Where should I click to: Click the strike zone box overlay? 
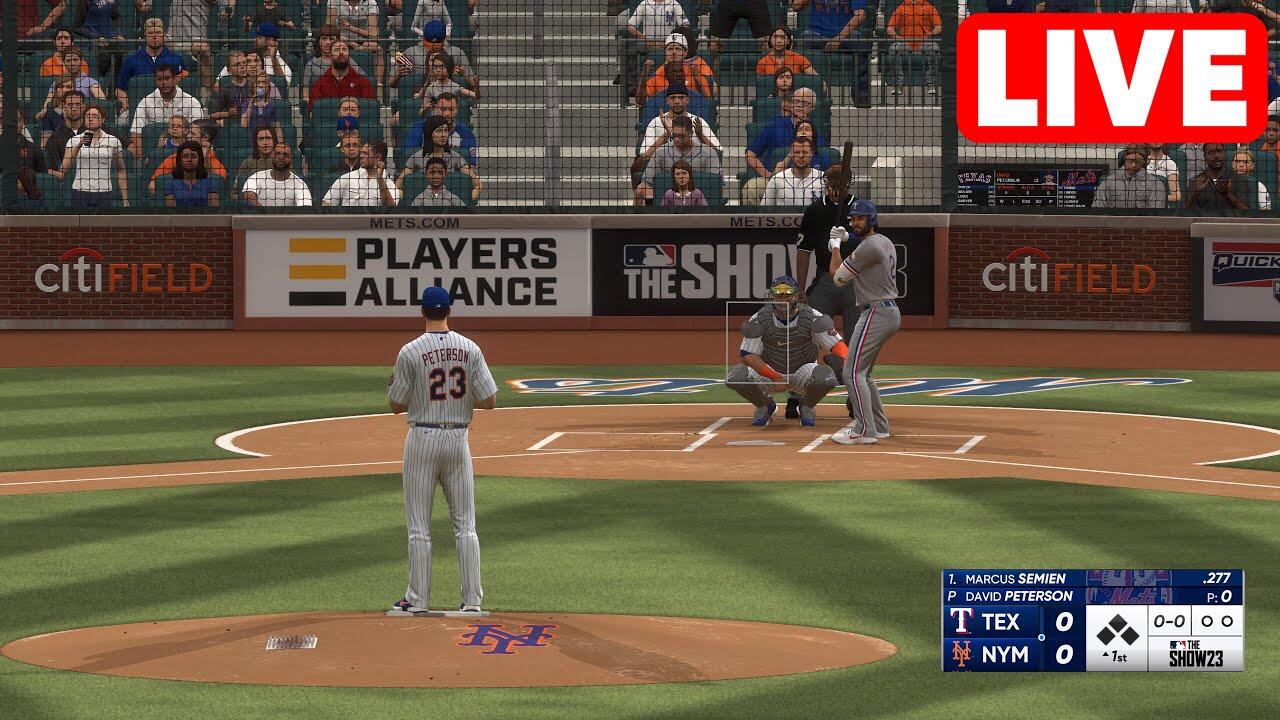coord(757,341)
